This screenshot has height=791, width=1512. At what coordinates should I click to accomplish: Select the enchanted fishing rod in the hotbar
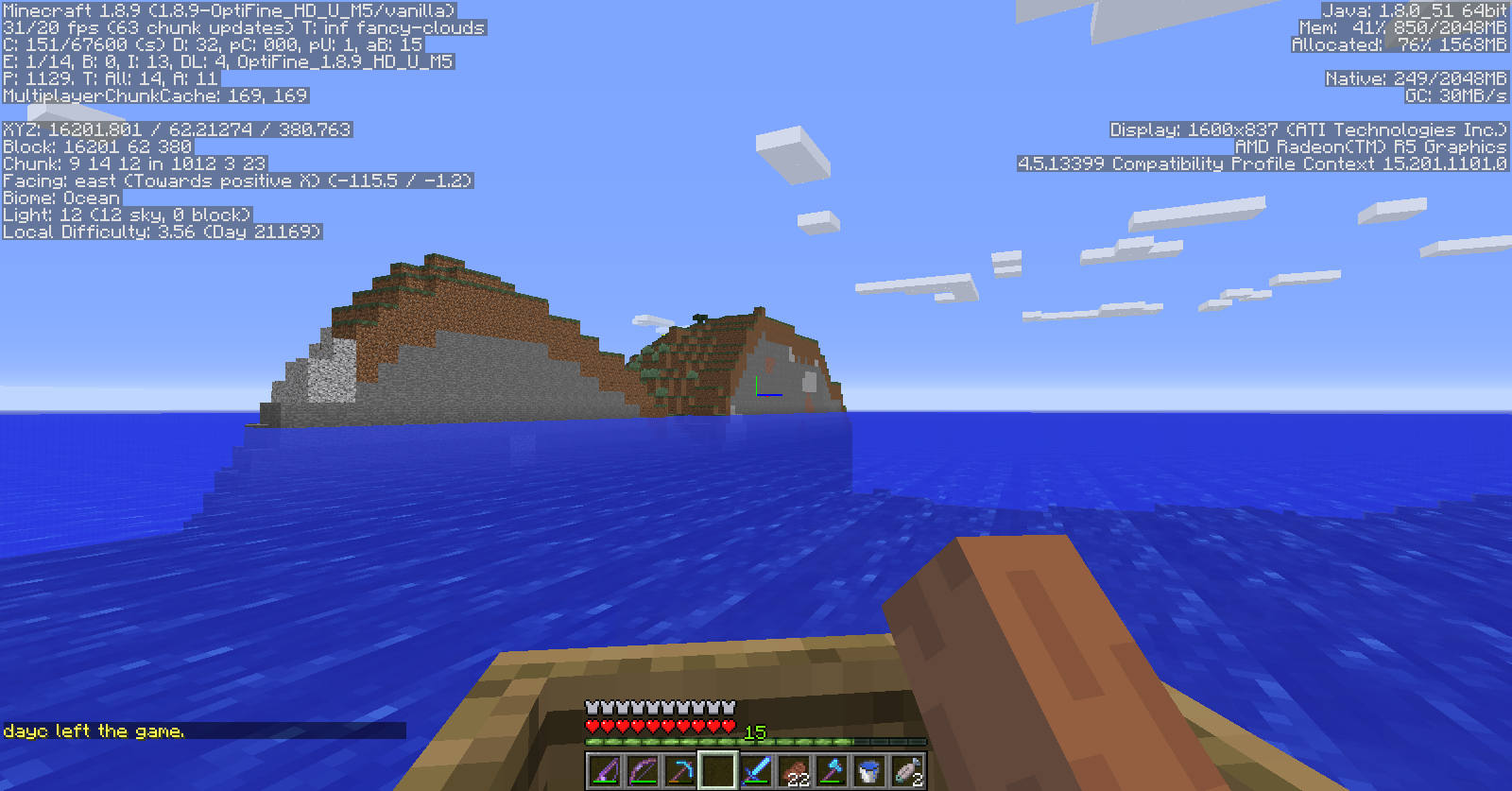[x=603, y=770]
